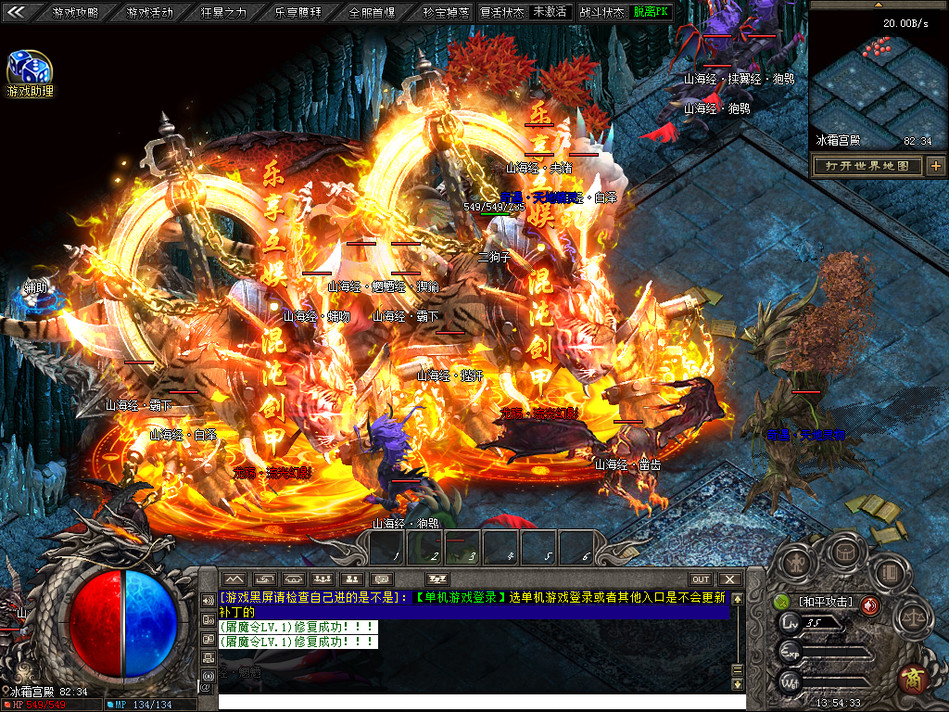This screenshot has height=712, width=949.
Task: Collapse the top menu with the double-arrow button
Action: pyautogui.click(x=16, y=12)
